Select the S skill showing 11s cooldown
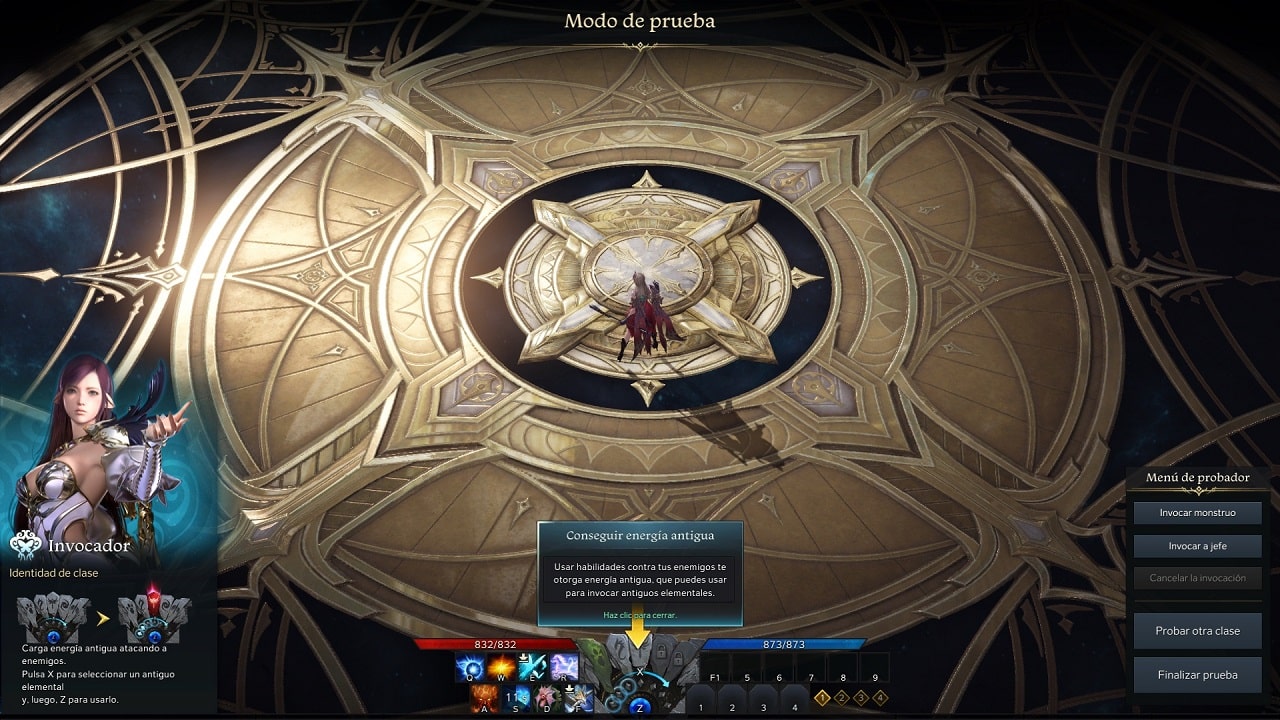The width and height of the screenshot is (1280, 720). [516, 698]
